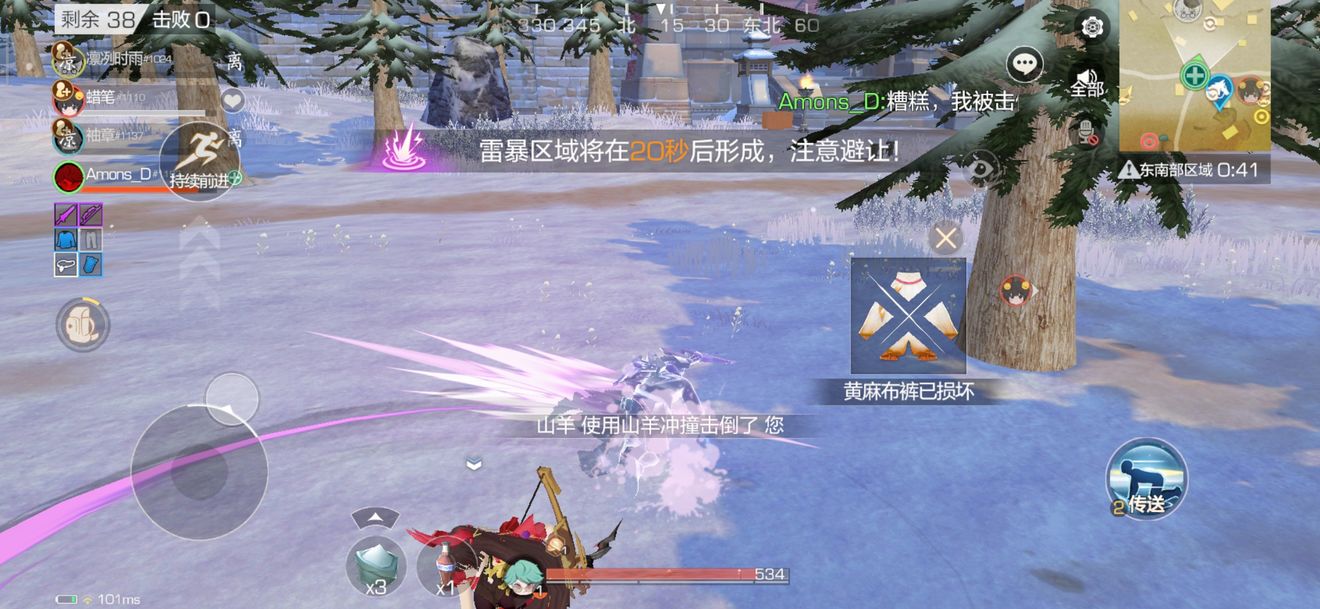
Task: Select teammate 蜡笔 in squad list
Action: [68, 98]
